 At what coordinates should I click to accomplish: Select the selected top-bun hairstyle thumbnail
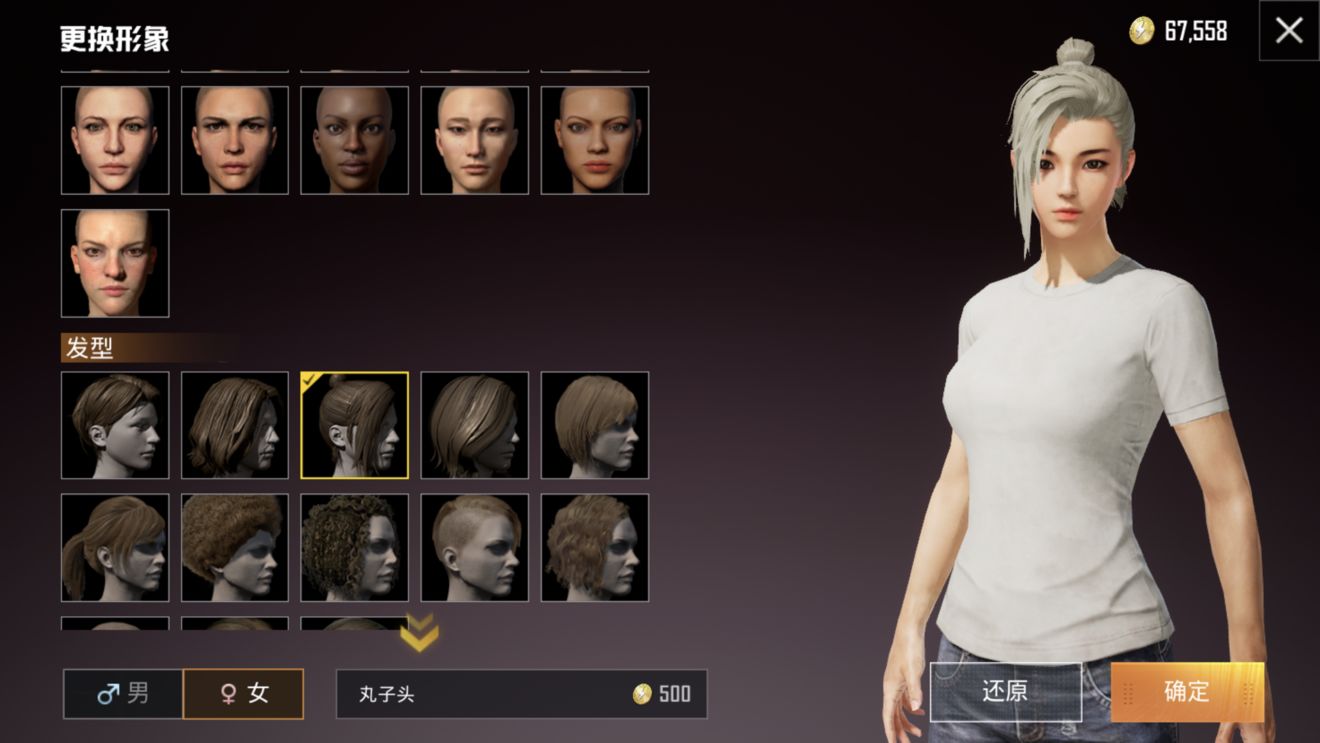coord(355,425)
